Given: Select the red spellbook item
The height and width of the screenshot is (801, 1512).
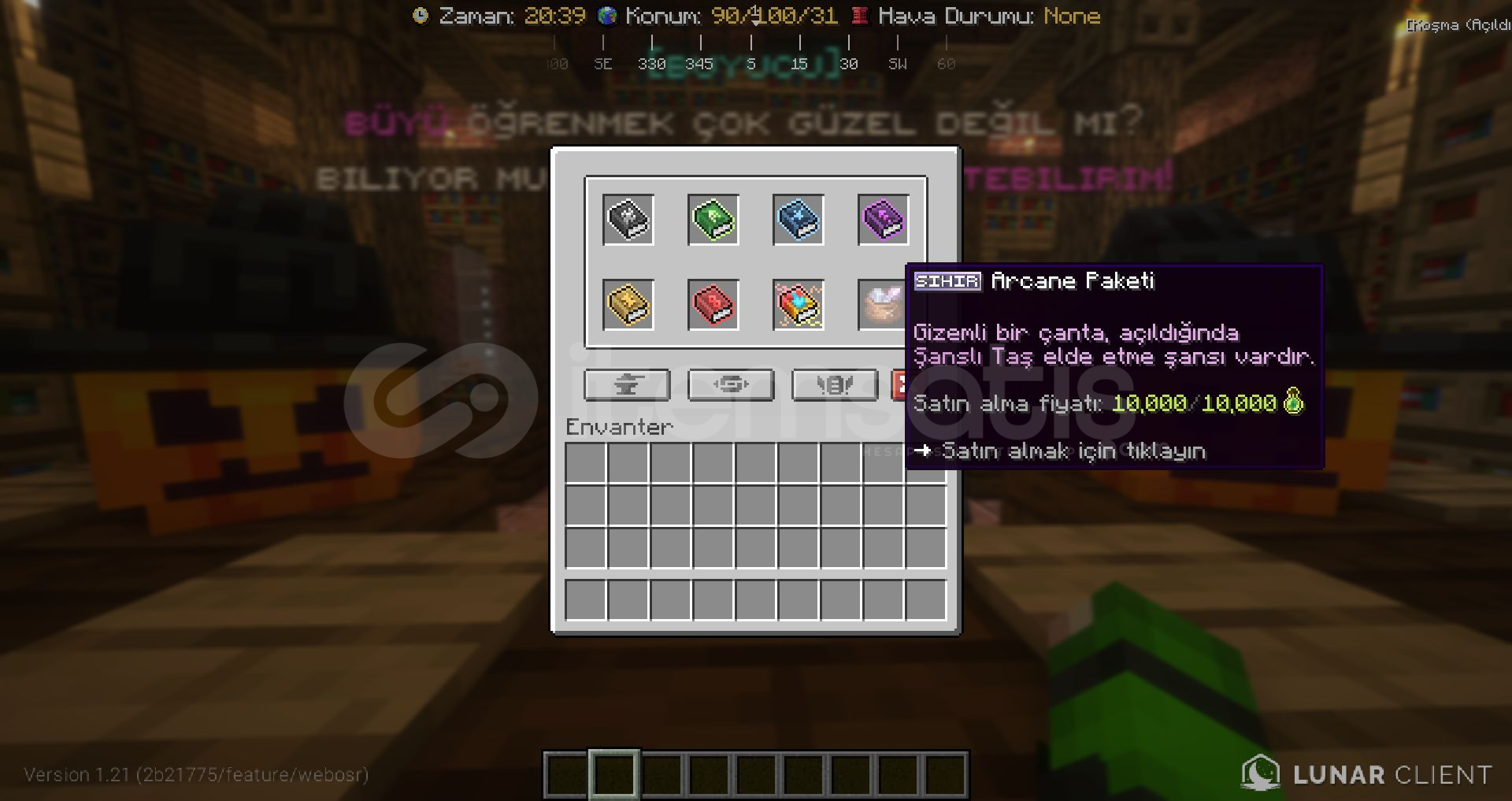Looking at the screenshot, I should 713,305.
